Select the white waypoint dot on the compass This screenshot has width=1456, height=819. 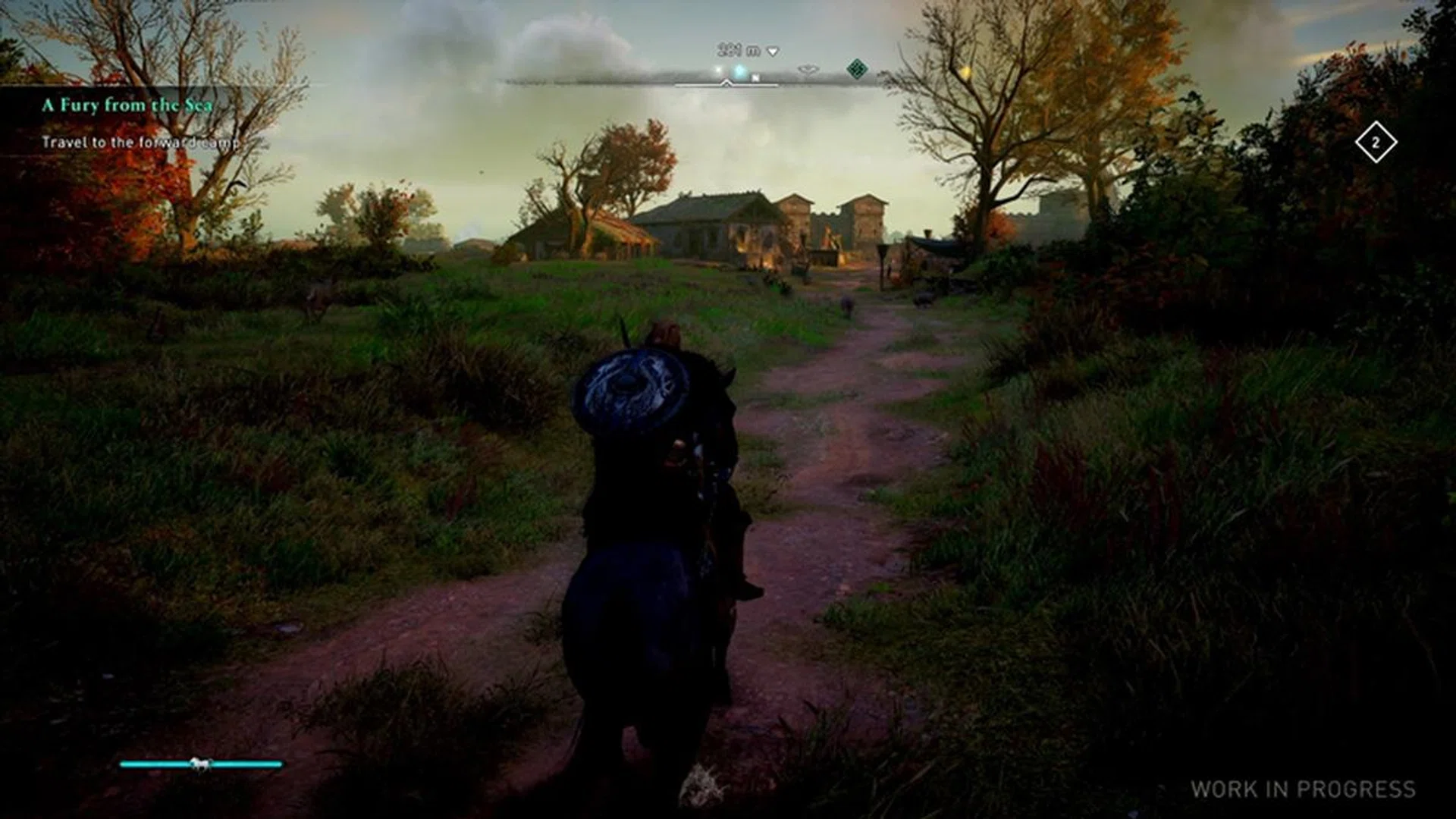click(x=717, y=70)
